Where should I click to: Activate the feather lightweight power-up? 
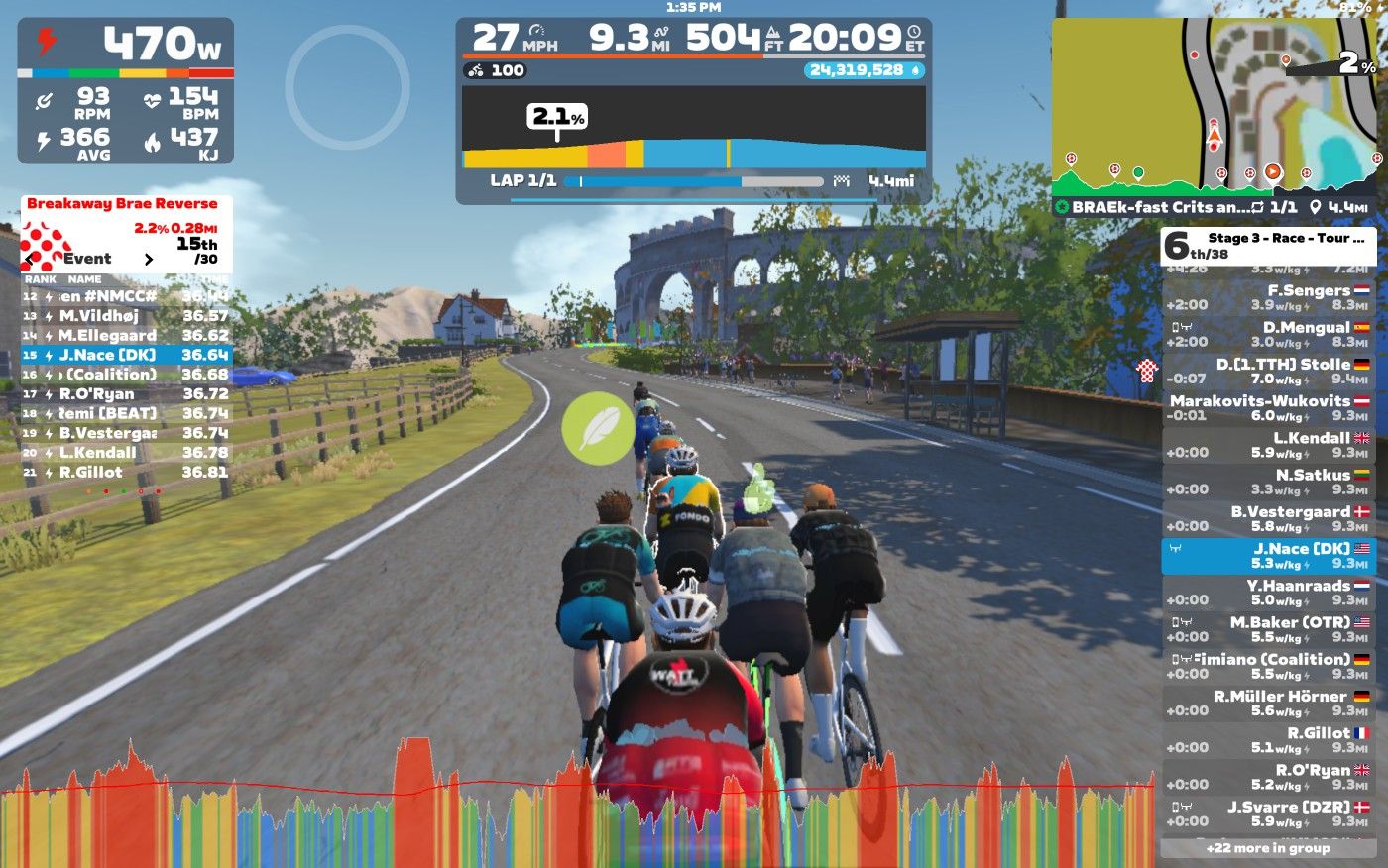point(598,428)
